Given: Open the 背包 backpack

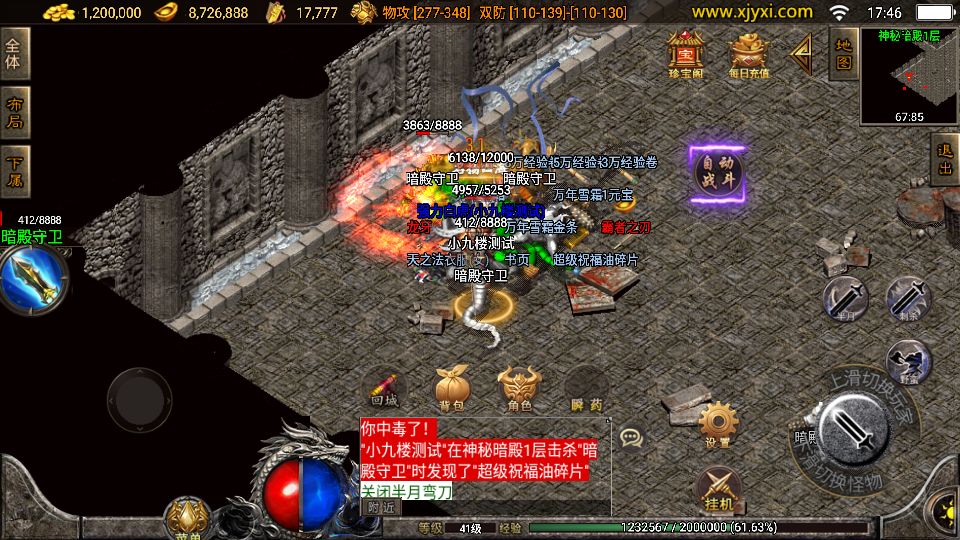Looking at the screenshot, I should 452,389.
